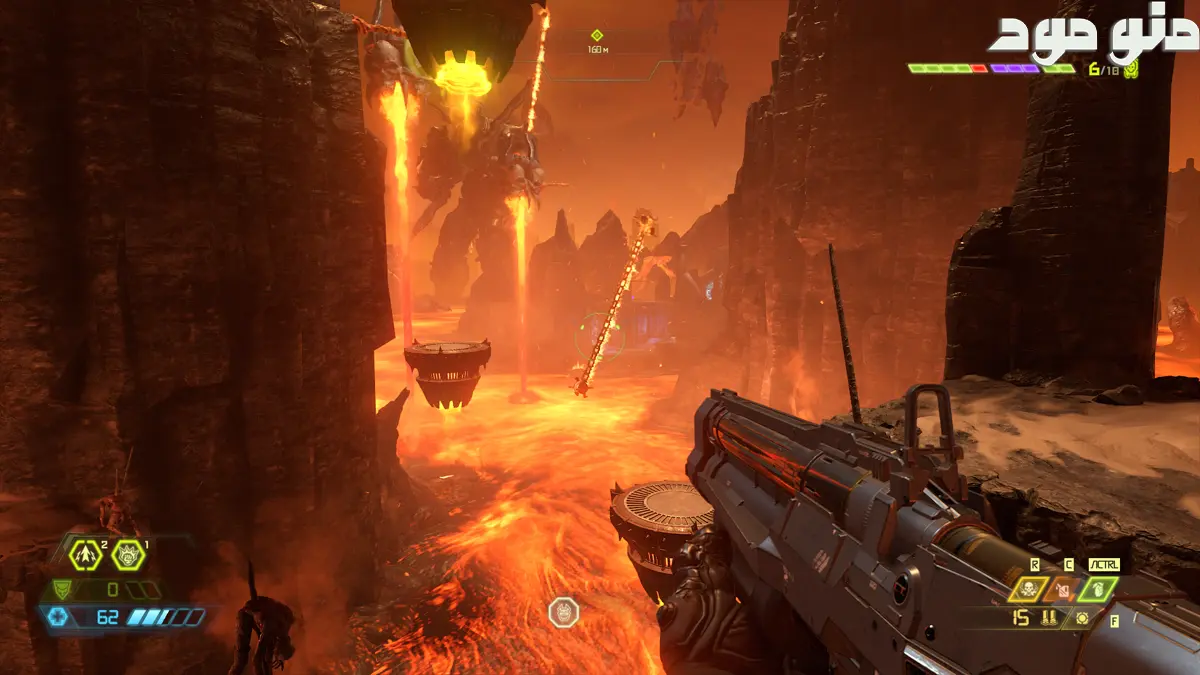Viewport: 1200px width, 675px height.
Task: Click the objective waypoint diamond marker
Action: click(597, 36)
